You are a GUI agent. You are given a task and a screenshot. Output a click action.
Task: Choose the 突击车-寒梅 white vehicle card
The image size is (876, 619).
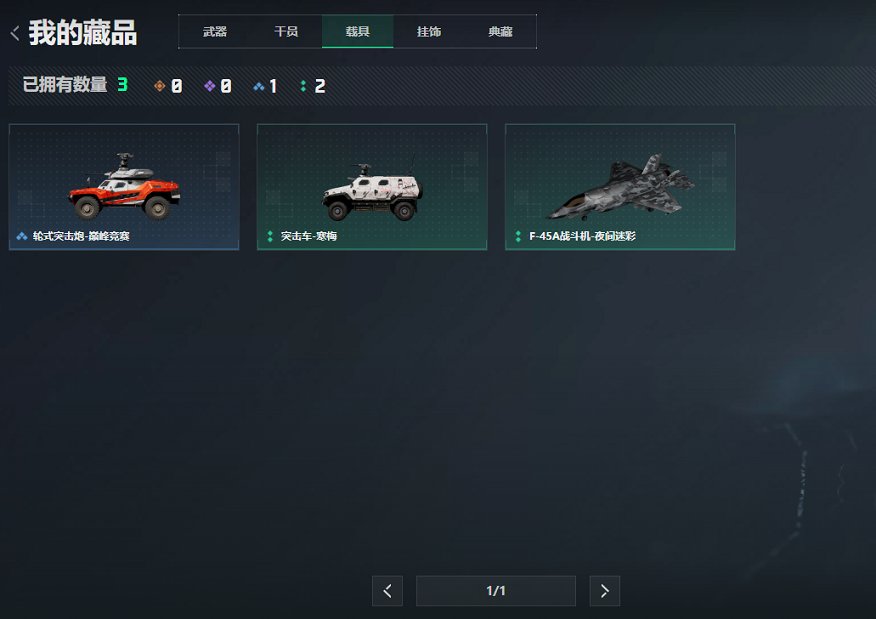pyautogui.click(x=372, y=187)
